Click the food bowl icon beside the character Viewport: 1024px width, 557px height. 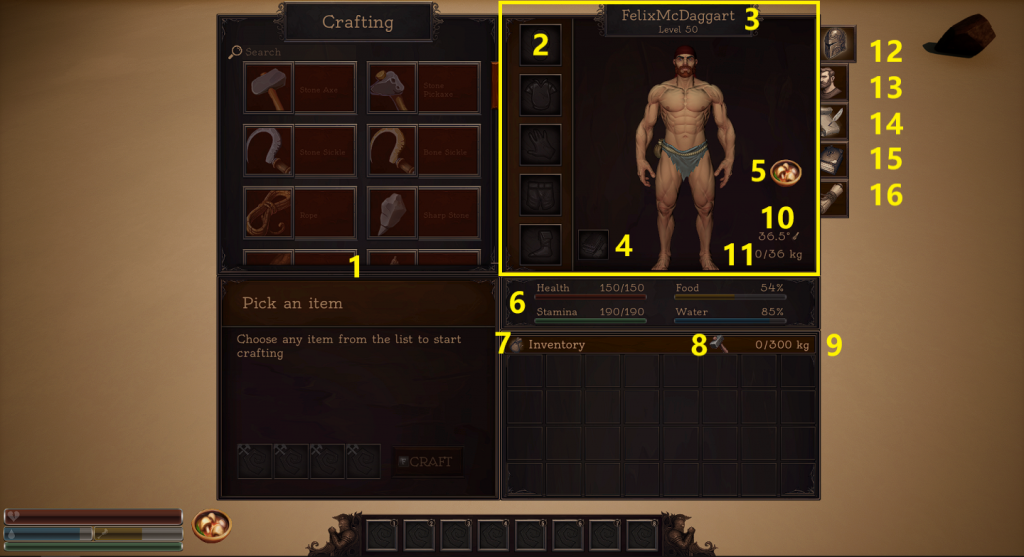pyautogui.click(x=785, y=170)
